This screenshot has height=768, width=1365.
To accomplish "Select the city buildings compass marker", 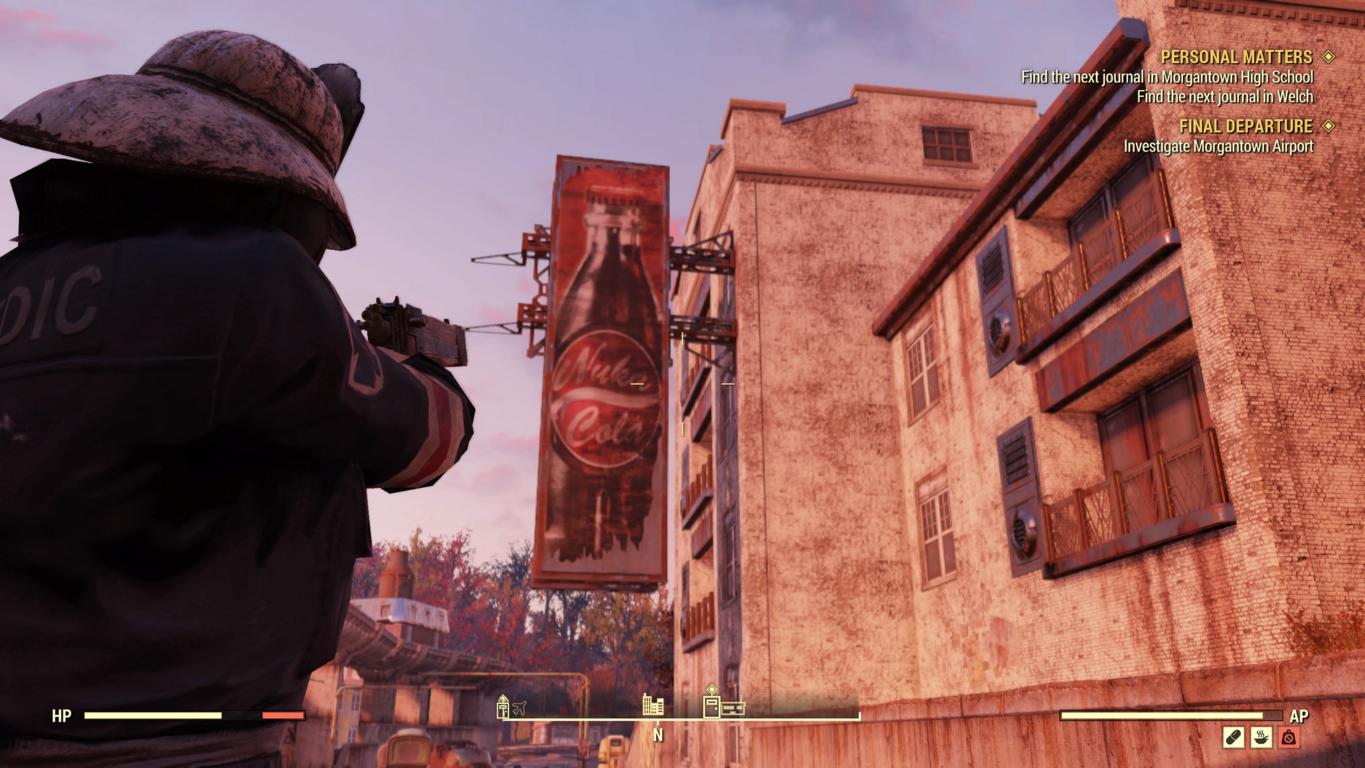I will click(x=653, y=705).
